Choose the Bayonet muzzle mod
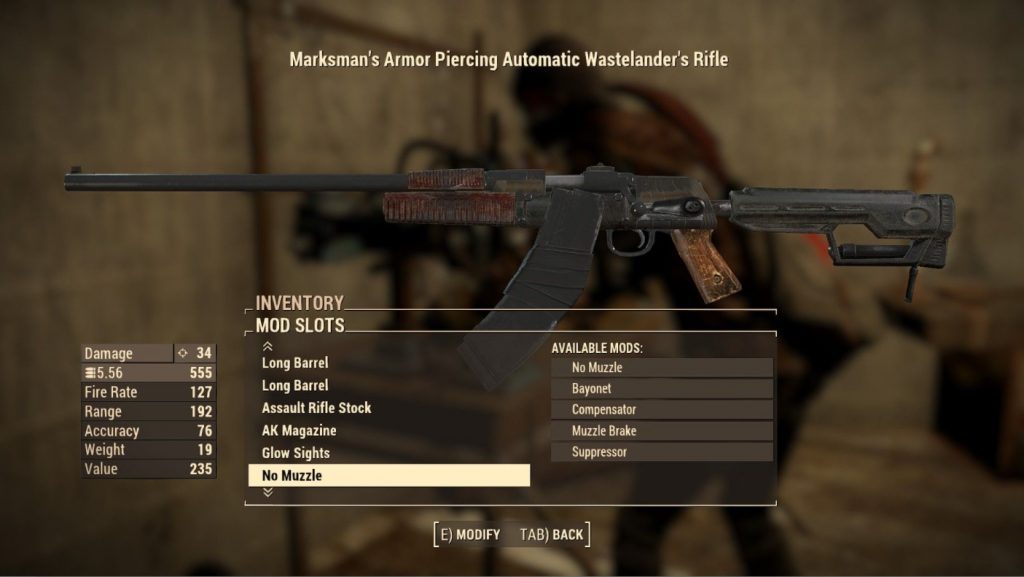The image size is (1024, 577). [661, 389]
